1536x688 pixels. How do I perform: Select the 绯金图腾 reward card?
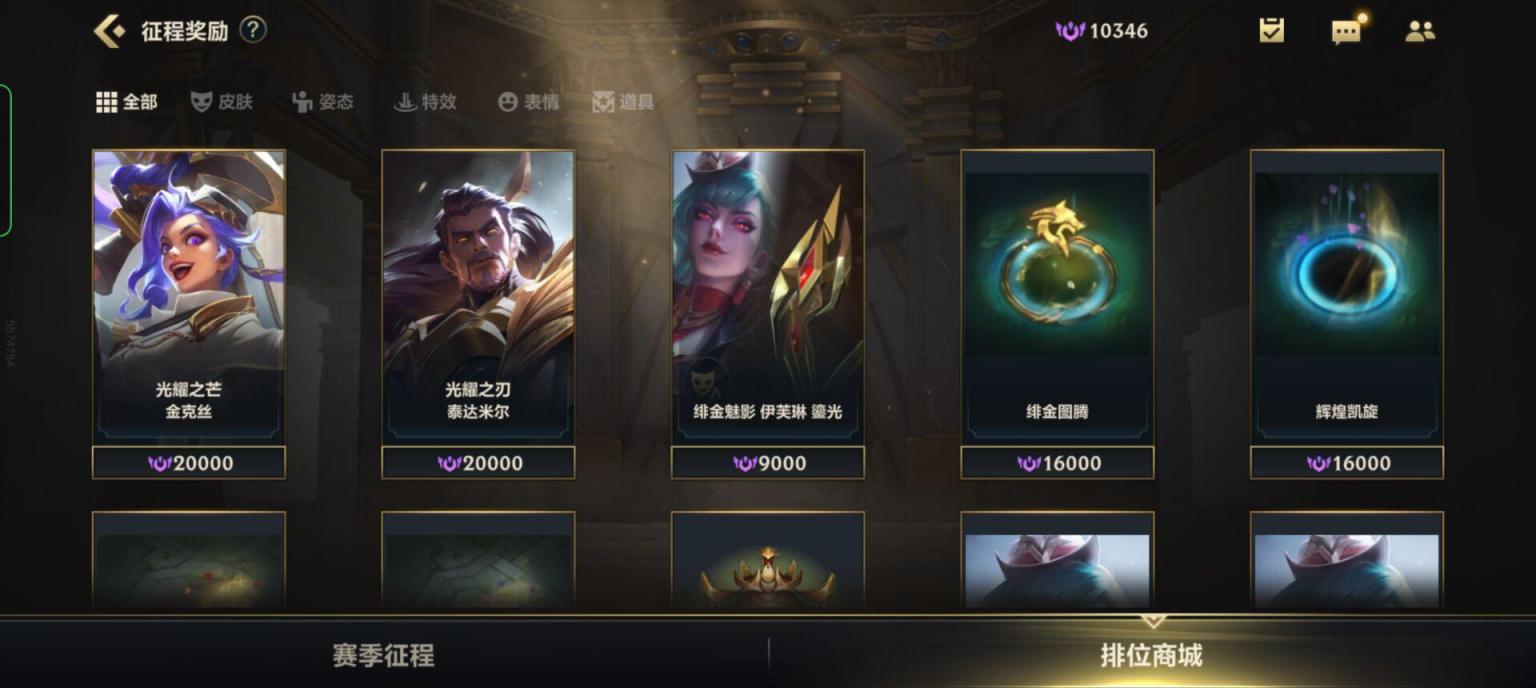[x=1057, y=295]
